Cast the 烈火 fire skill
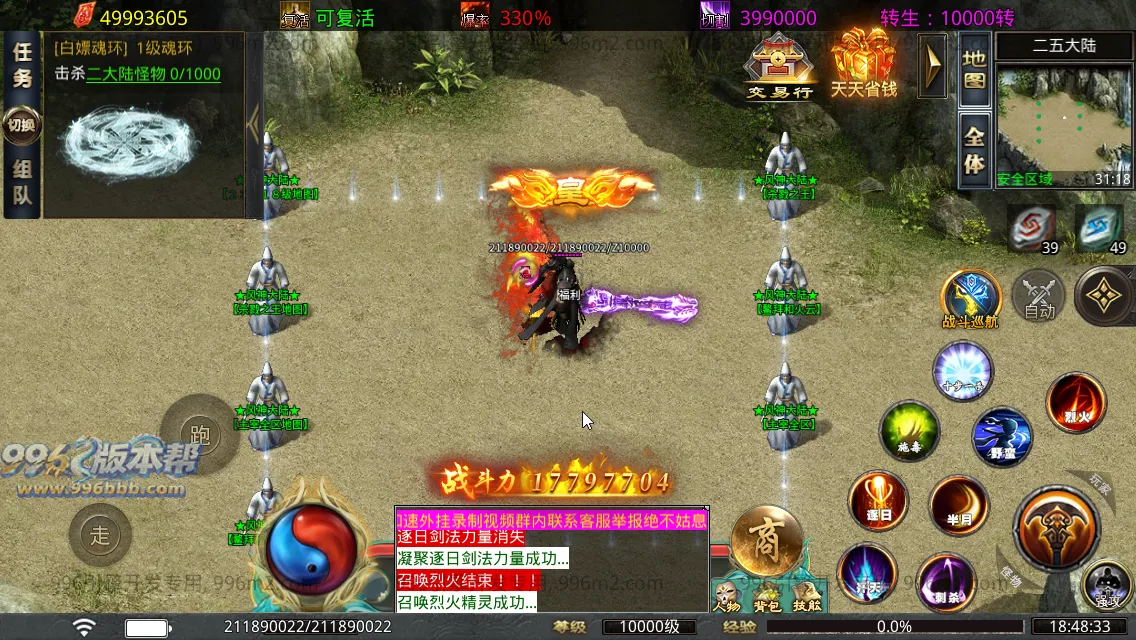Viewport: 1136px width, 640px height. coord(1076,402)
